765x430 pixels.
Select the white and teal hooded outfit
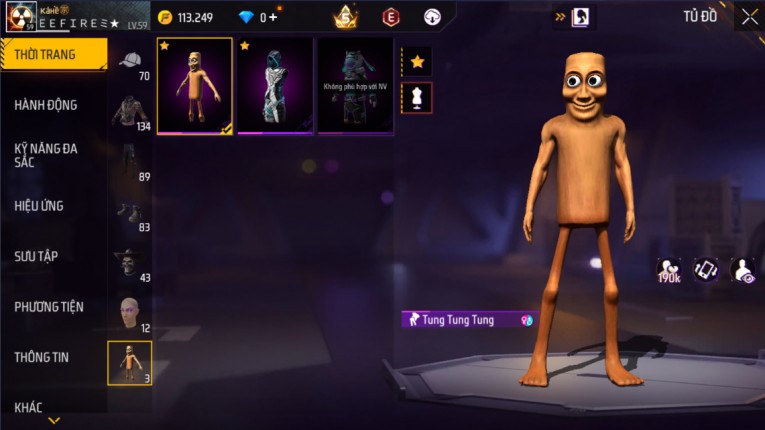click(275, 86)
